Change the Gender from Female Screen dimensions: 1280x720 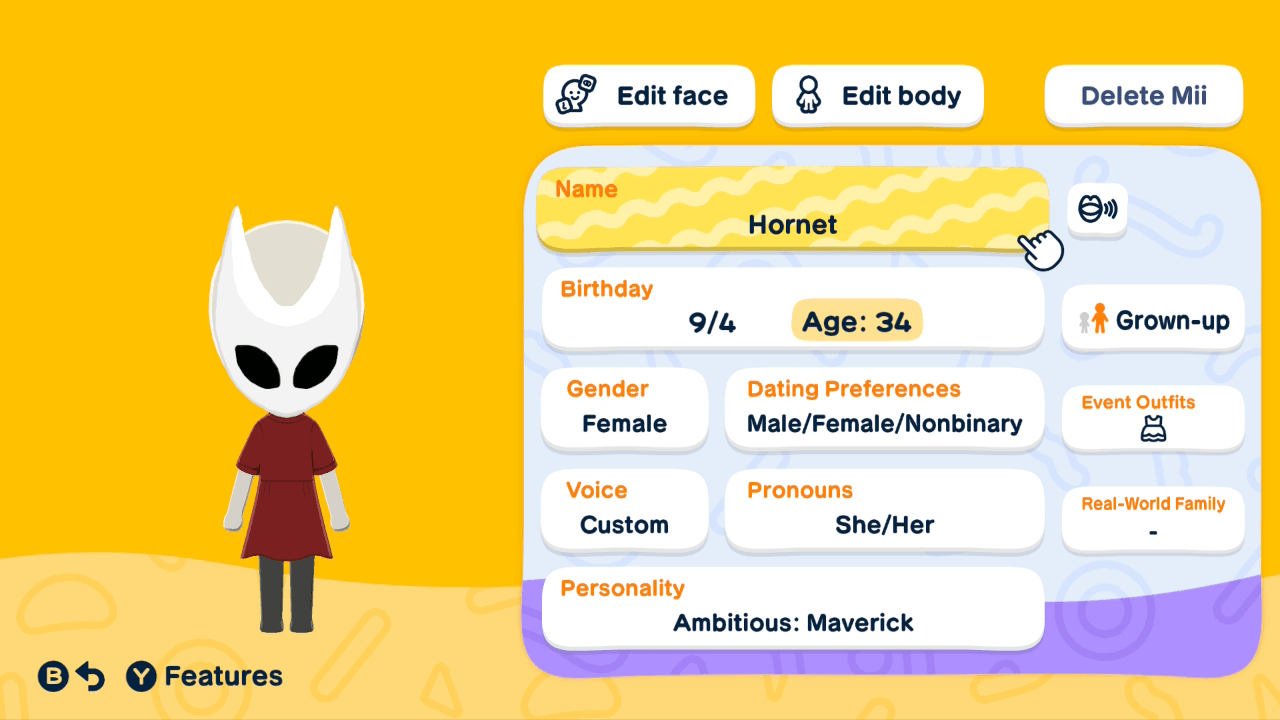click(x=624, y=410)
